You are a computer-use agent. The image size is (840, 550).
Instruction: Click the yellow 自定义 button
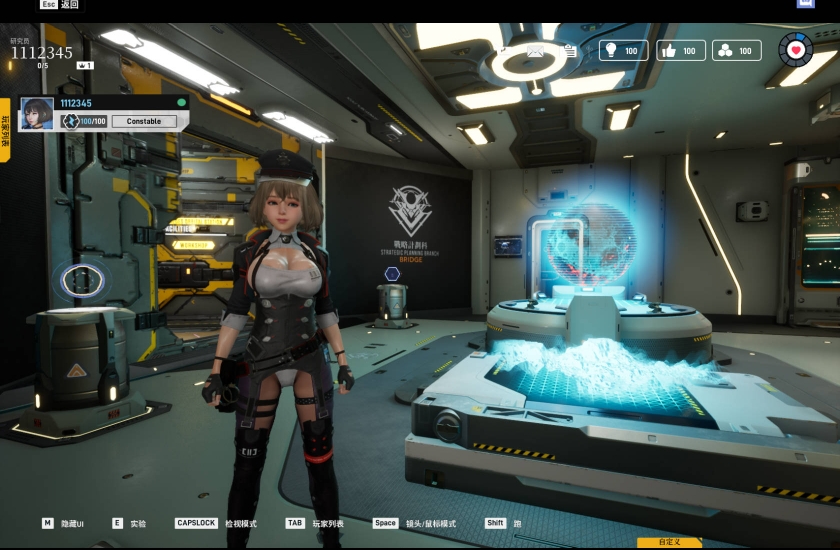(x=669, y=542)
